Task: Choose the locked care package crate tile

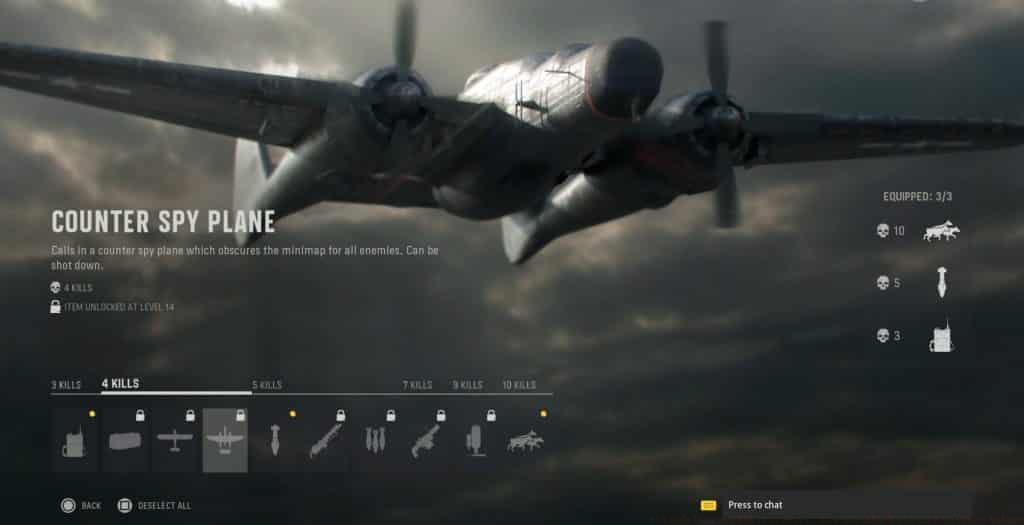Action: point(125,441)
